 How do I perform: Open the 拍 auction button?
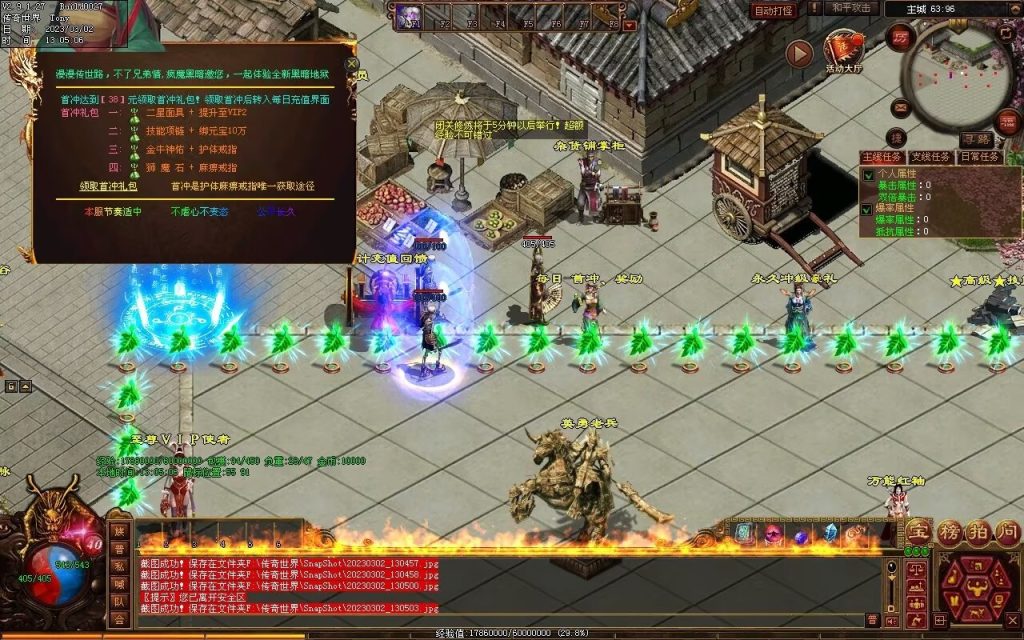point(977,532)
